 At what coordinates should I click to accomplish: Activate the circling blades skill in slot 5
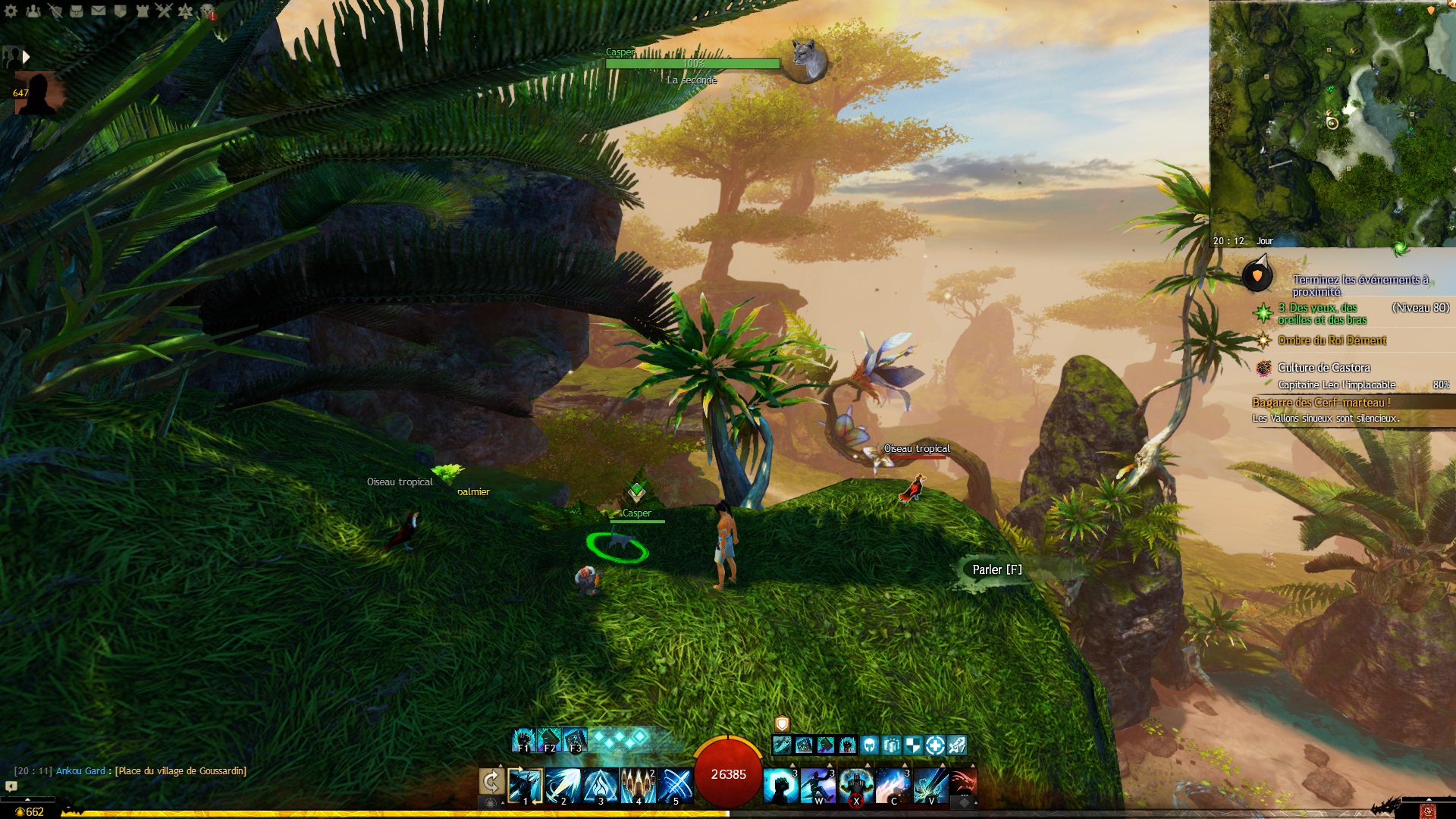click(x=675, y=786)
